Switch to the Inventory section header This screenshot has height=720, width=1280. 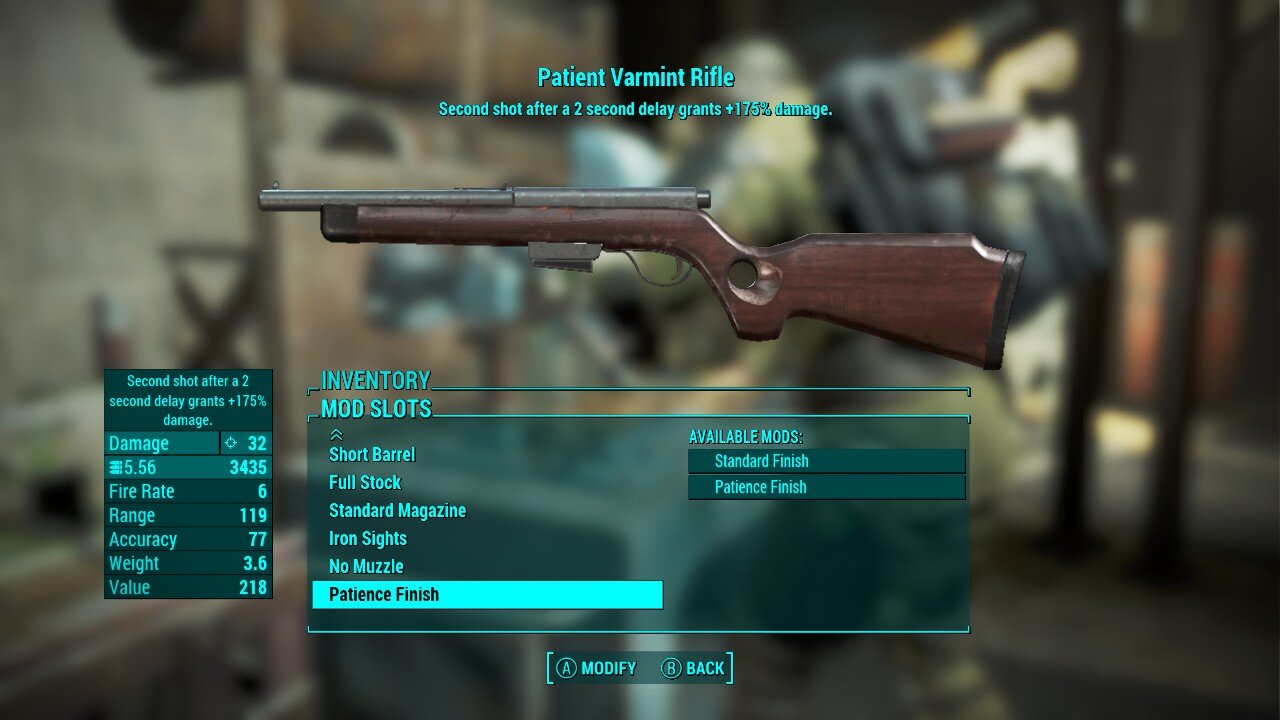coord(375,380)
